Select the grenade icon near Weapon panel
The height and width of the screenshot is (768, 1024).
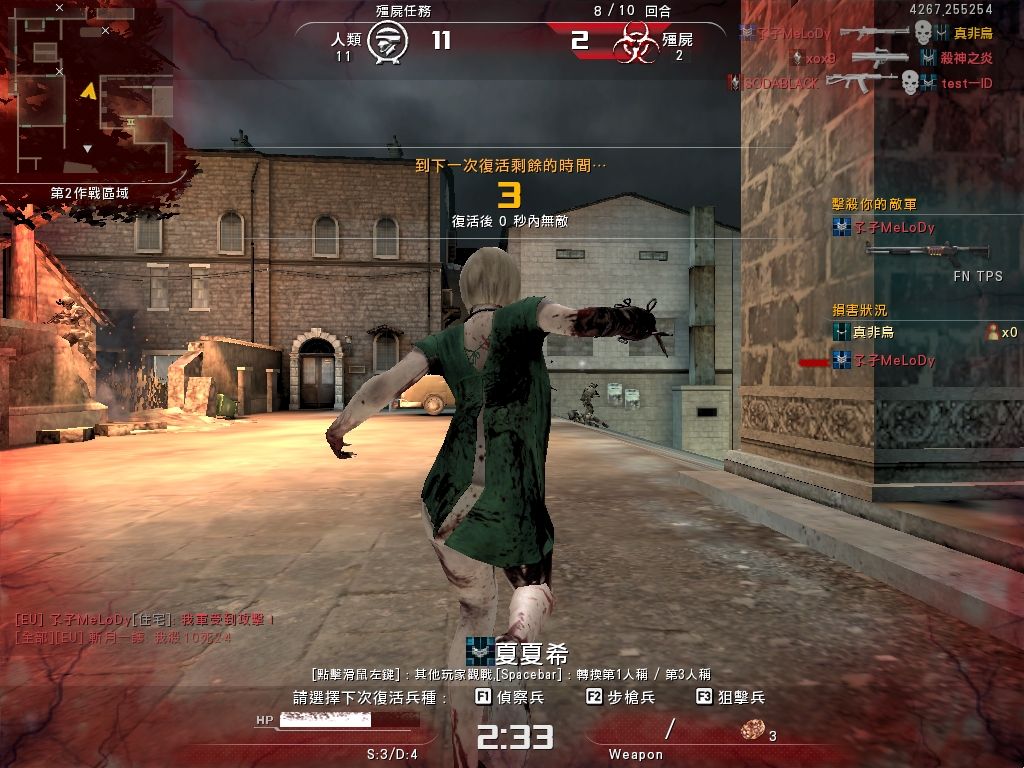[752, 731]
